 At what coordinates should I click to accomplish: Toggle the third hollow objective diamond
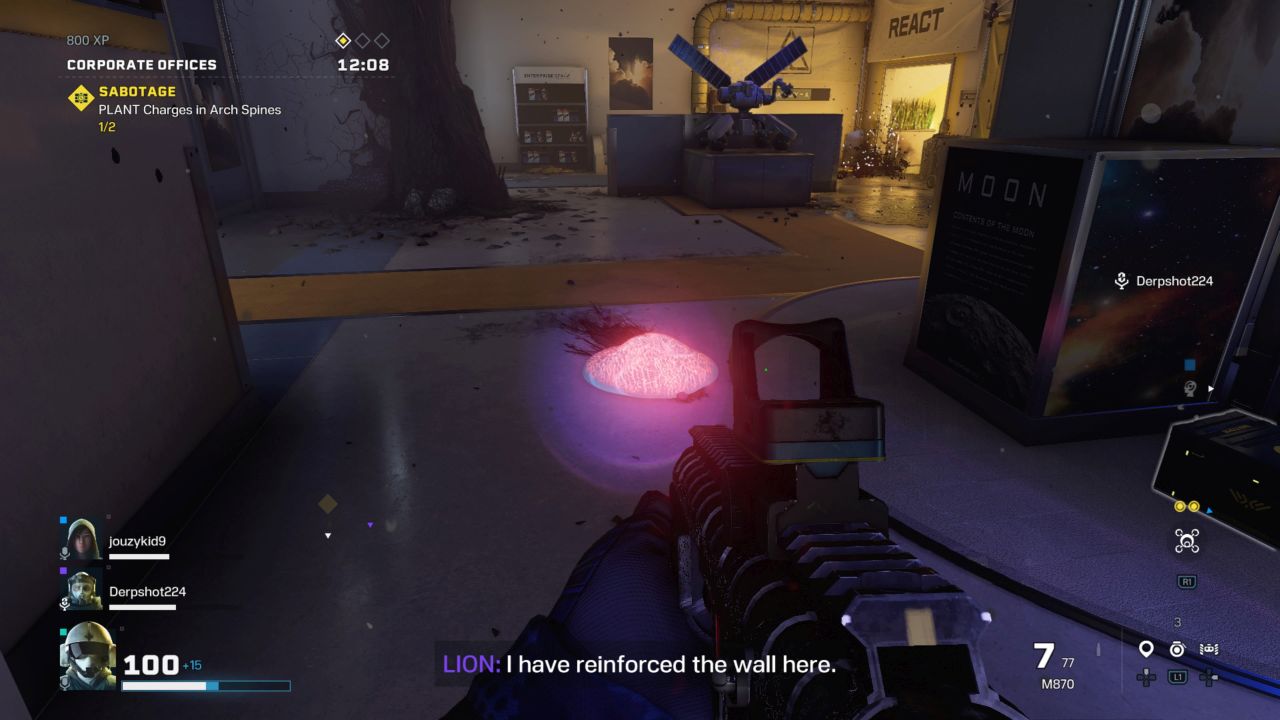coord(381,42)
